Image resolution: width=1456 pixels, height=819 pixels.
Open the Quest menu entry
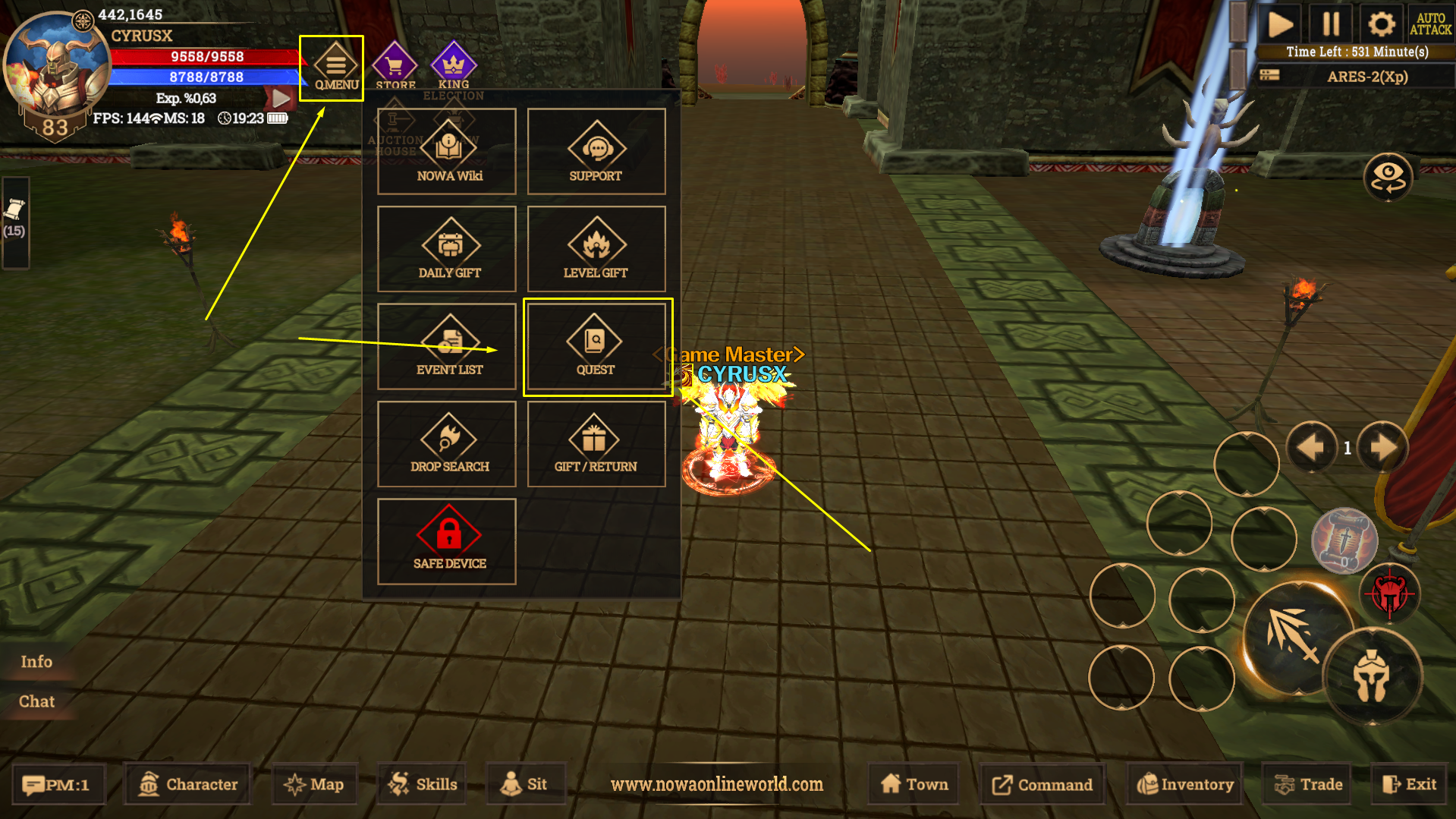pos(596,346)
